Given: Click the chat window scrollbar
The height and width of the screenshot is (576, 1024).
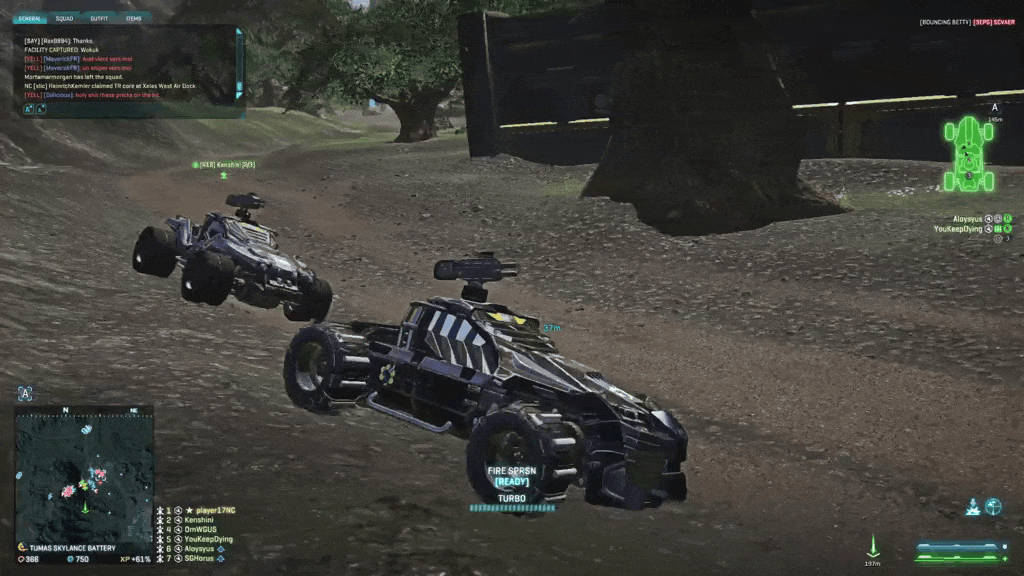Looking at the screenshot, I should pos(239,64).
